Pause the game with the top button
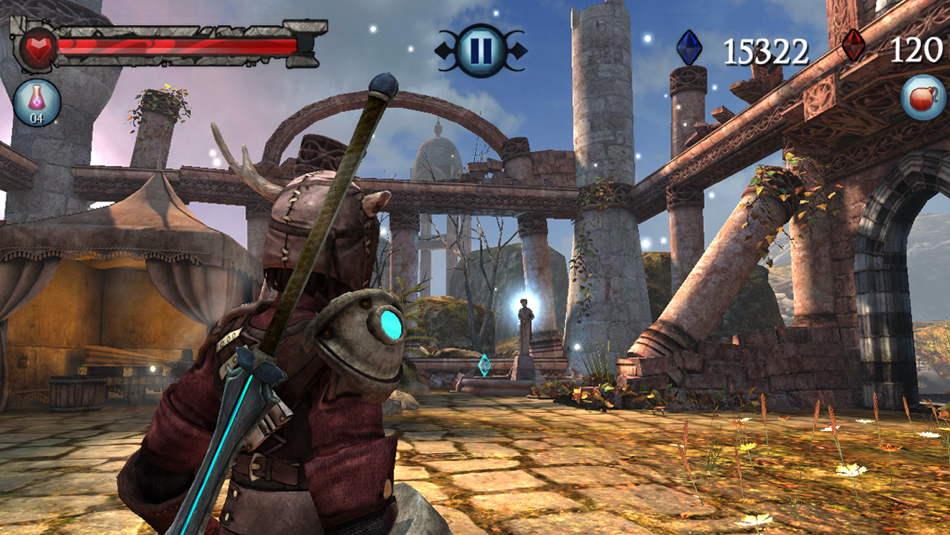 480,49
